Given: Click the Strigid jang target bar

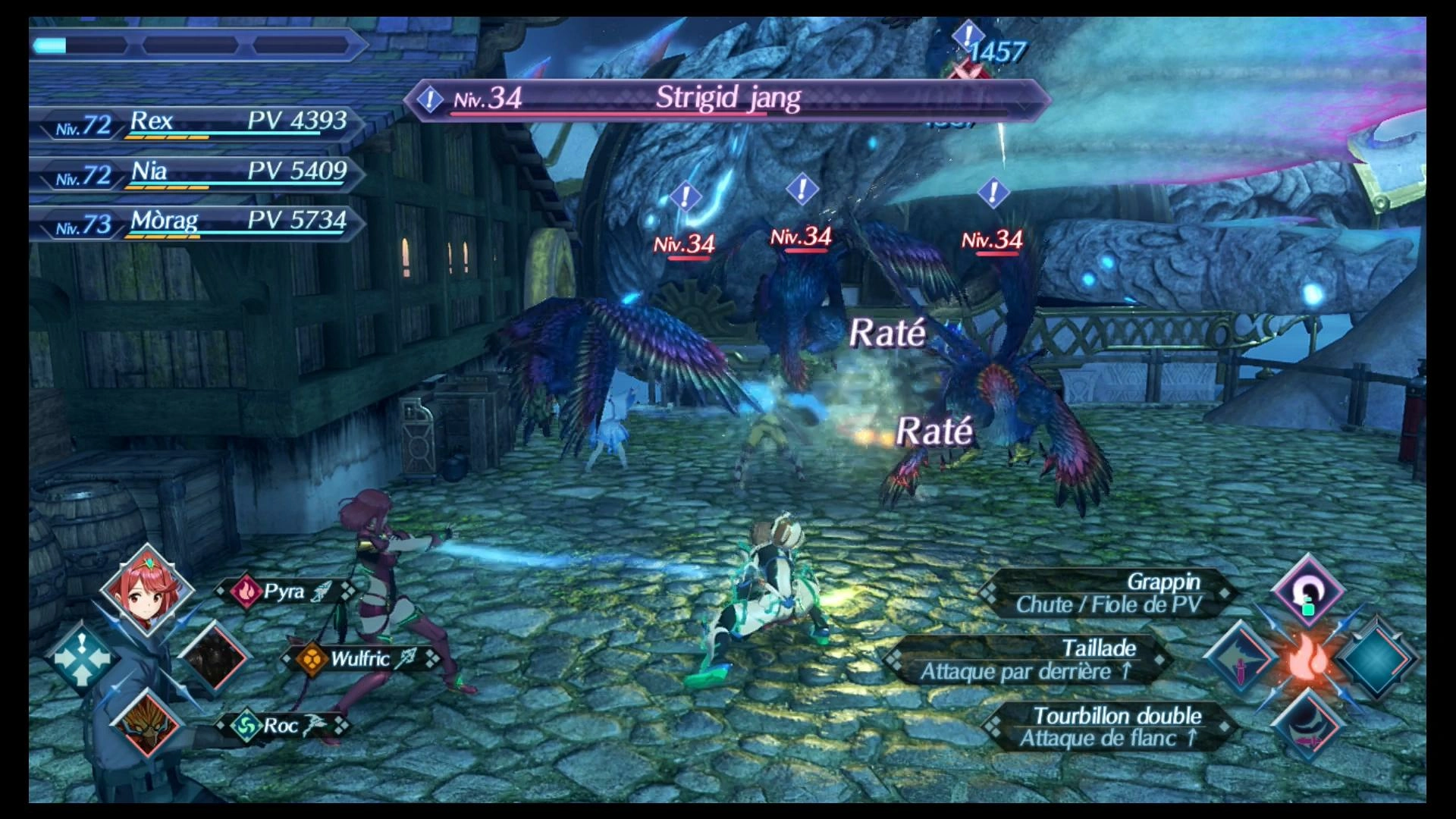Looking at the screenshot, I should 726,99.
